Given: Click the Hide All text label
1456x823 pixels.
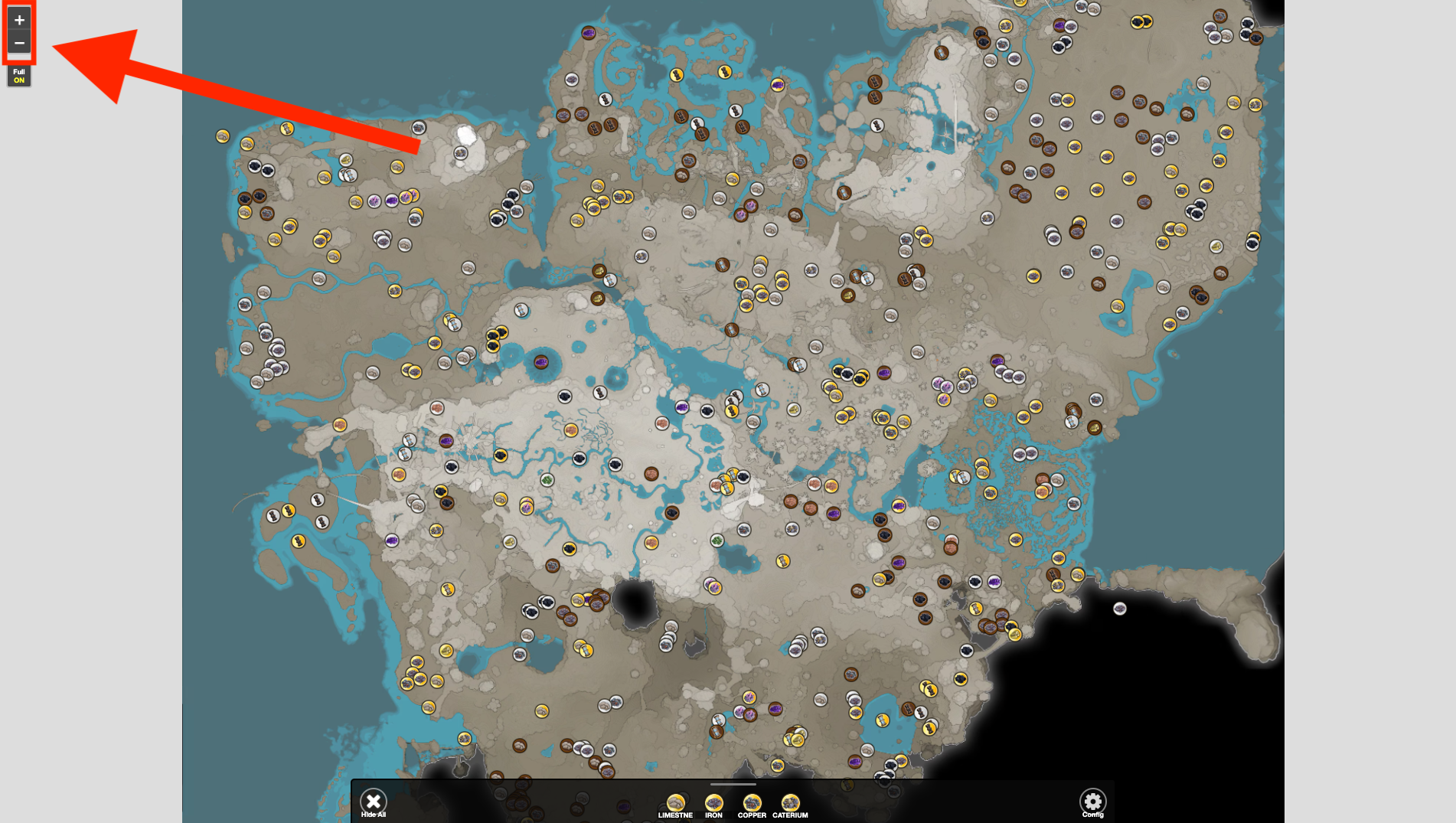Looking at the screenshot, I should coord(374,815).
